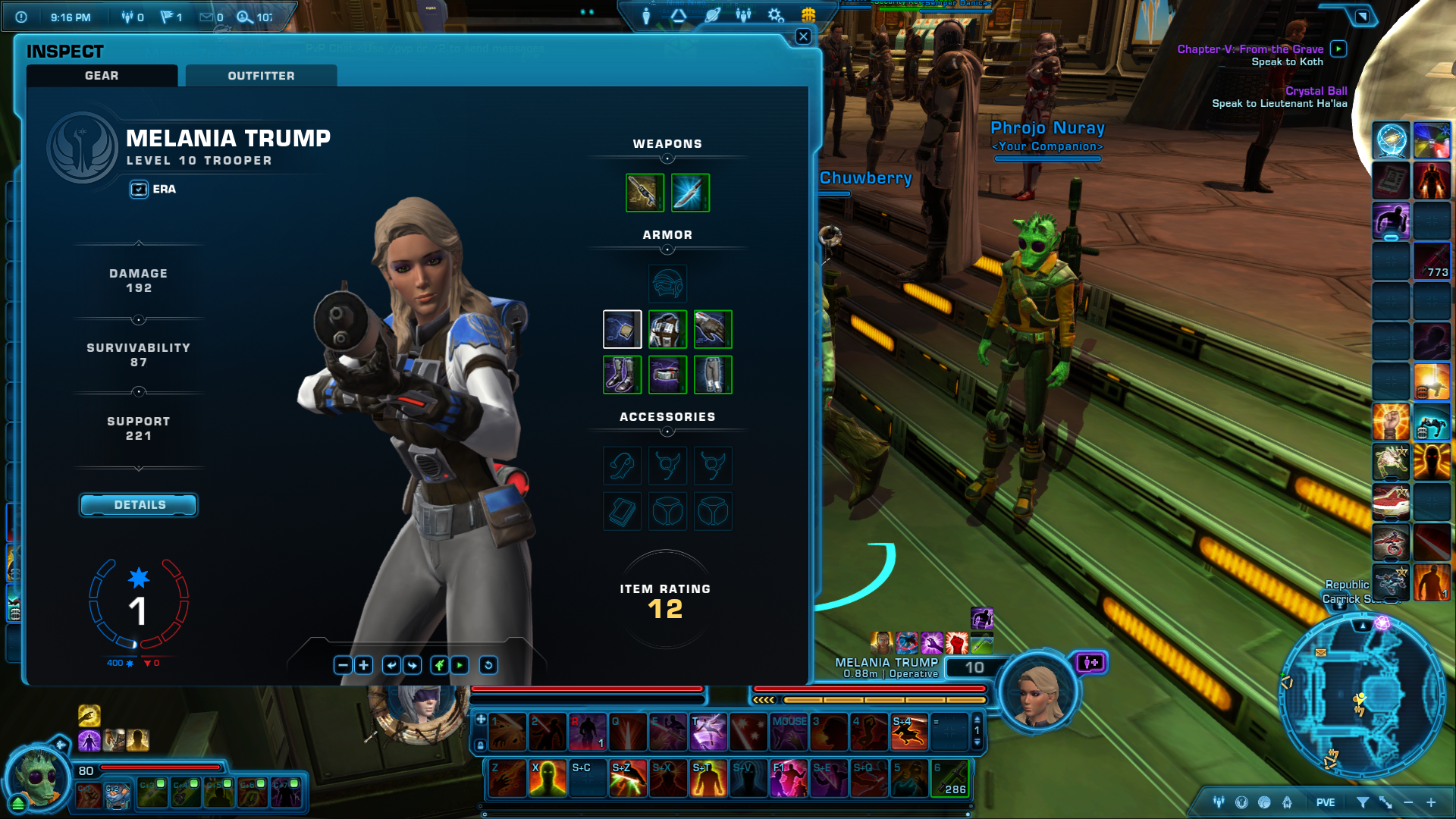This screenshot has height=819, width=1456.
Task: Inspect the belt armor slot
Action: point(667,375)
